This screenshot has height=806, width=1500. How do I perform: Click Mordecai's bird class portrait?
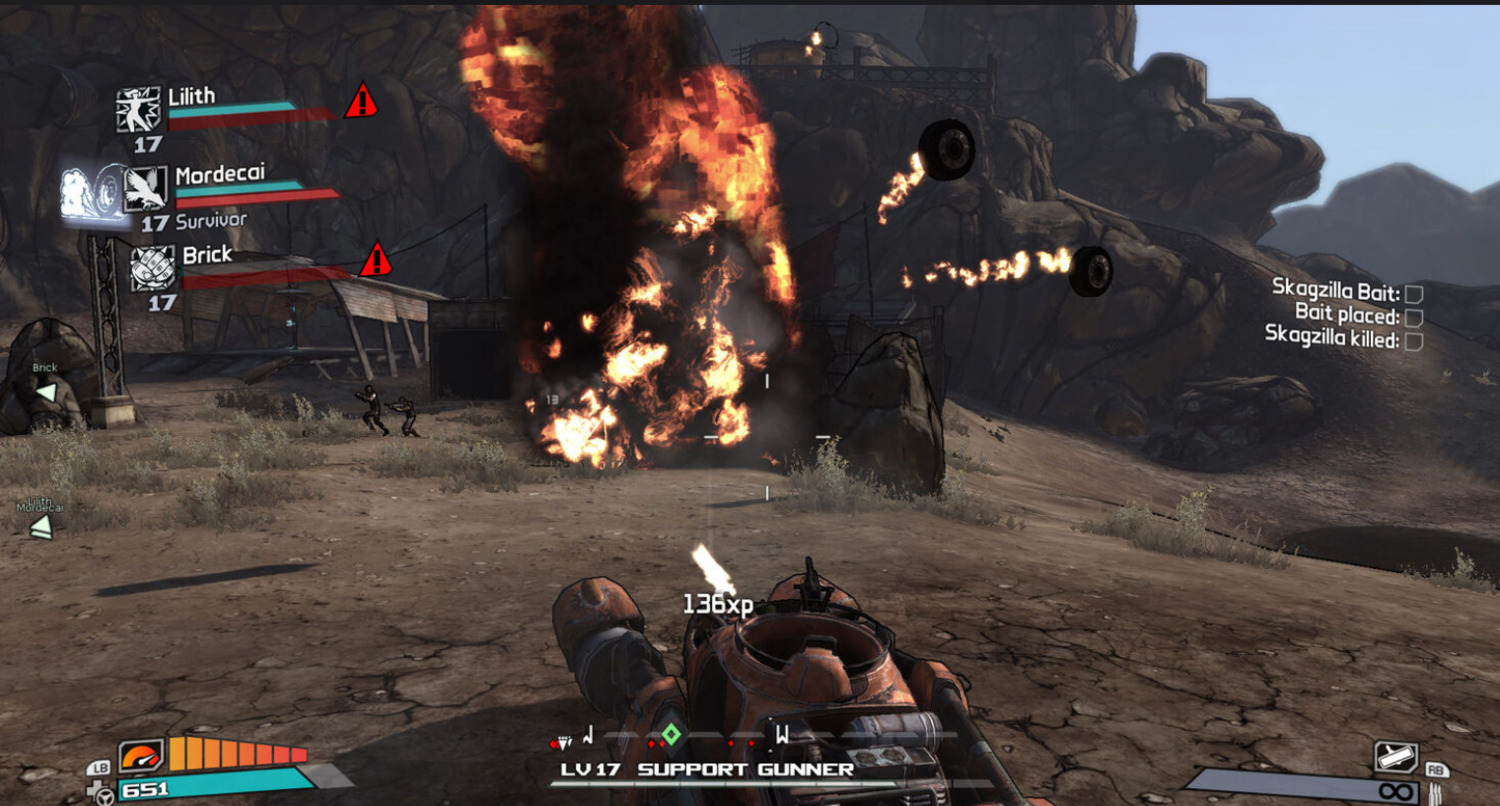pyautogui.click(x=145, y=189)
